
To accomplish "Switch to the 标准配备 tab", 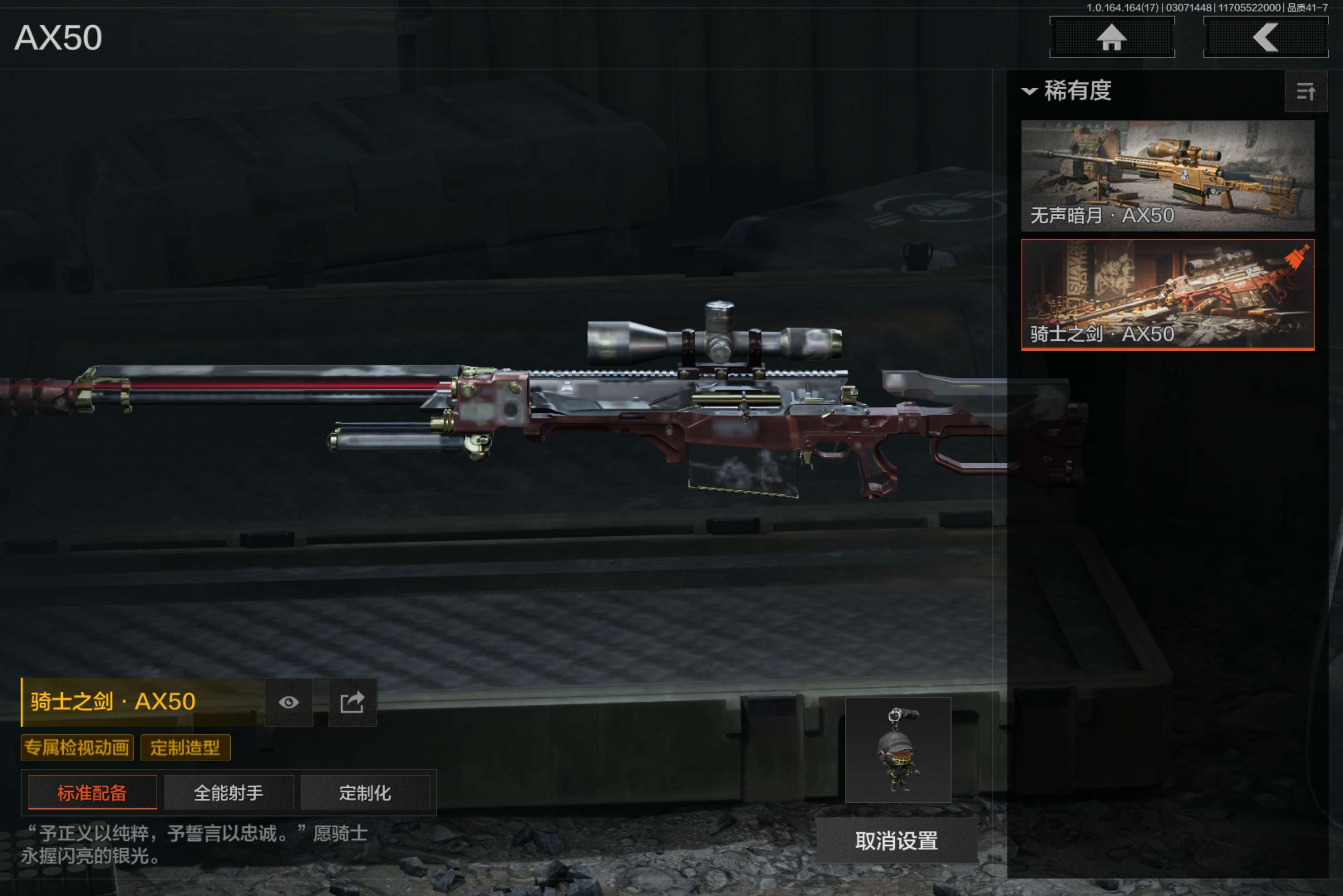I will click(x=92, y=792).
